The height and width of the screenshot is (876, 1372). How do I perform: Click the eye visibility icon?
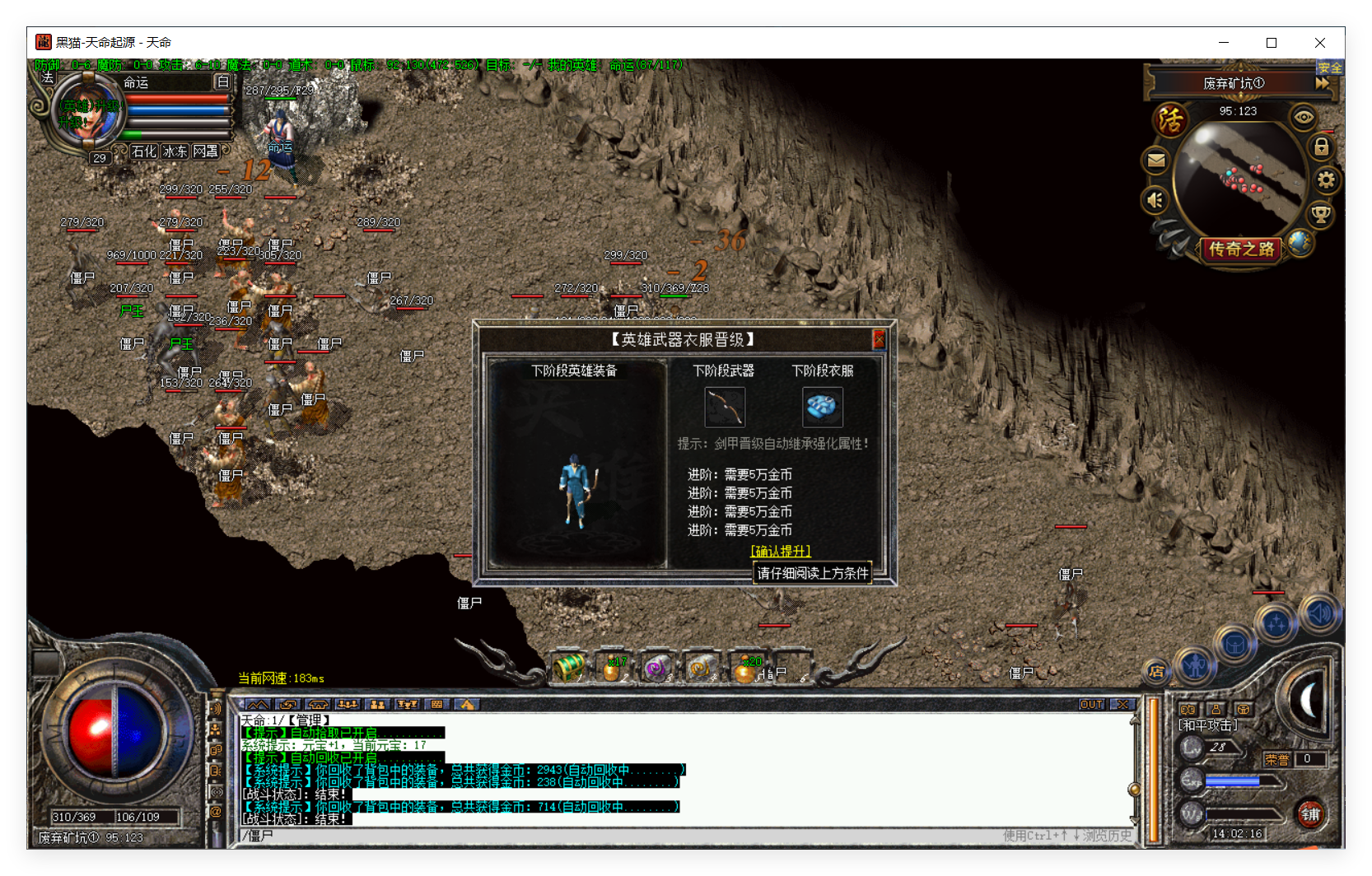[1303, 117]
